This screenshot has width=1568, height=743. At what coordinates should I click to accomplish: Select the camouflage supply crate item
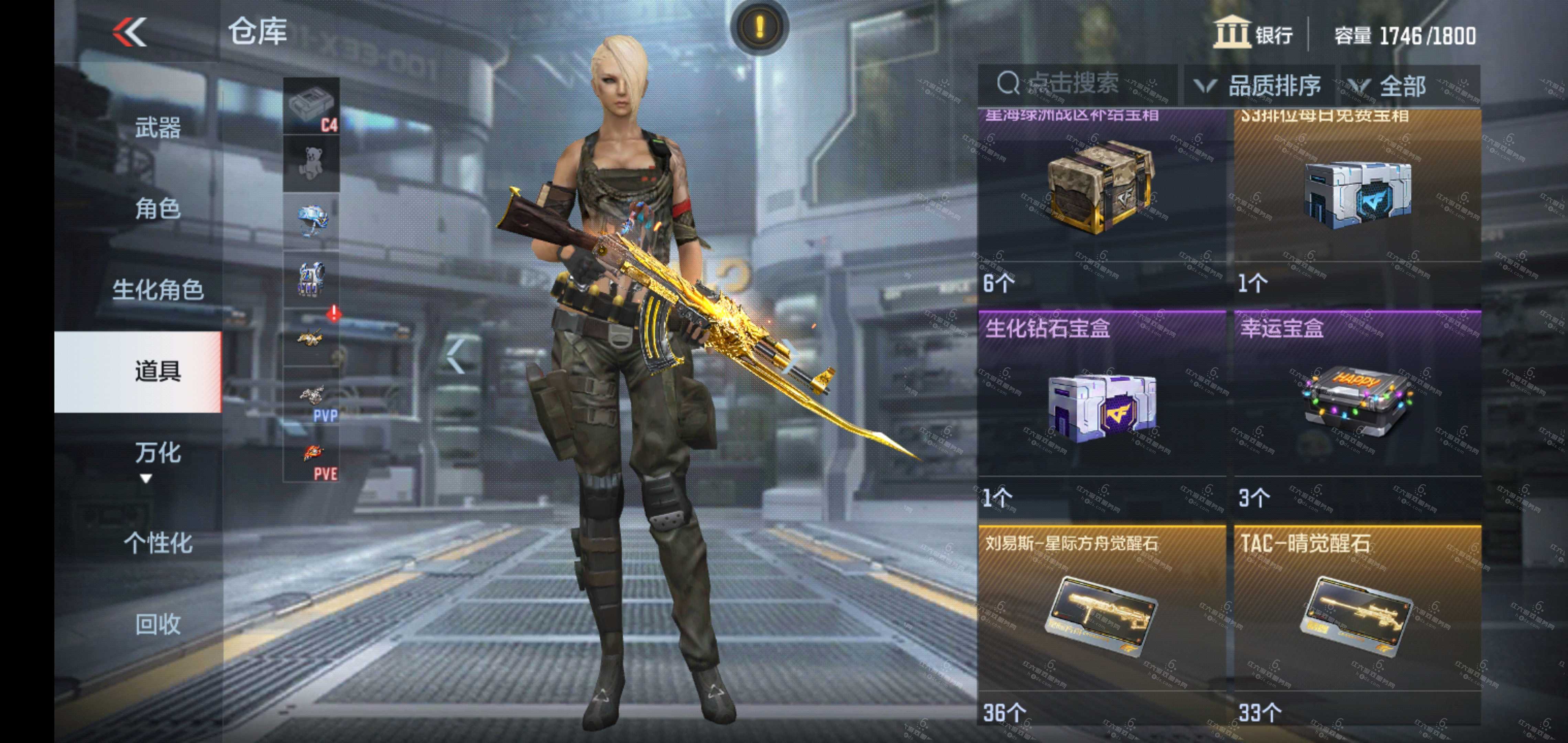pyautogui.click(x=1102, y=189)
